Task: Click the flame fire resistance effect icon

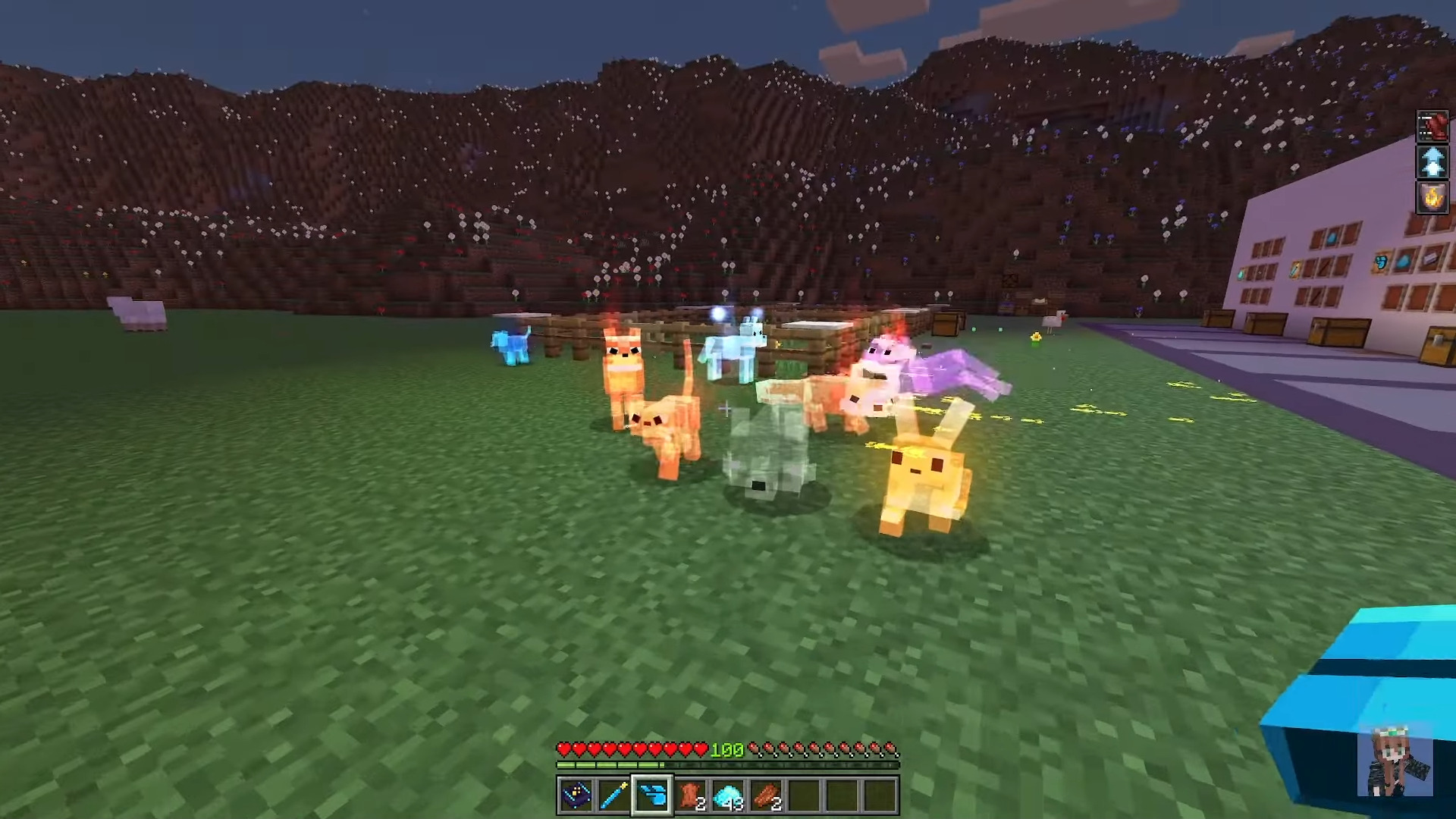Action: [1432, 198]
